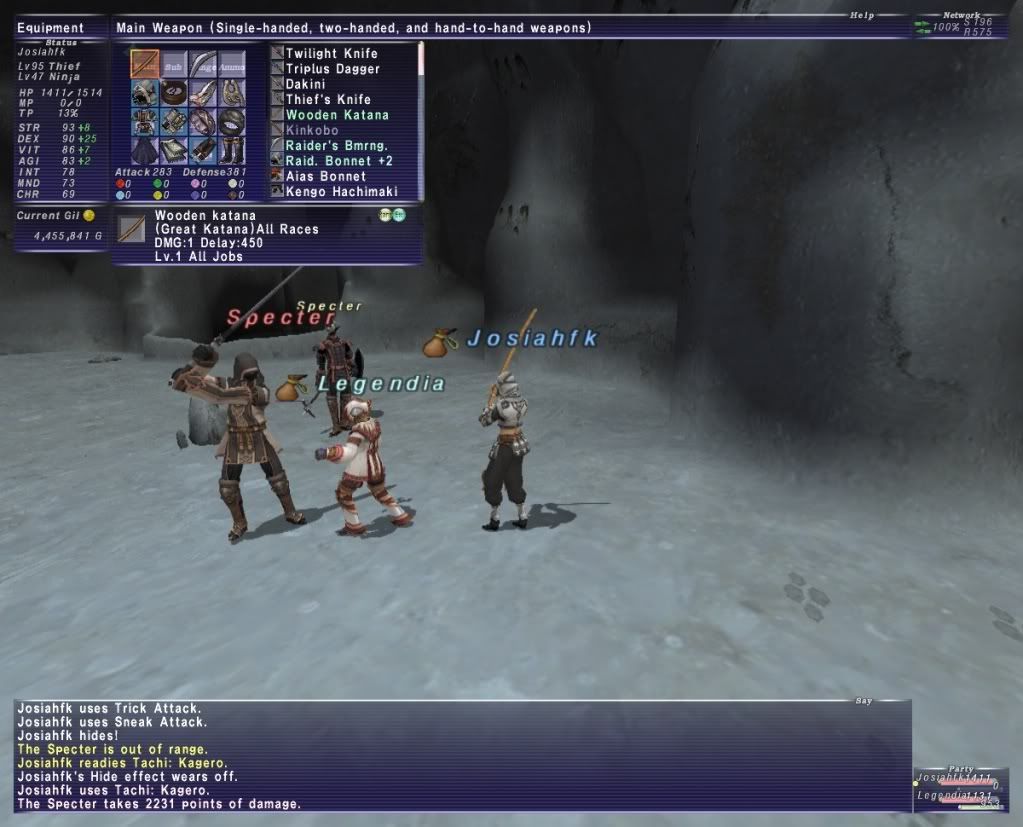
Task: Choose Triplus Dagger in the weapon list
Action: click(x=332, y=69)
